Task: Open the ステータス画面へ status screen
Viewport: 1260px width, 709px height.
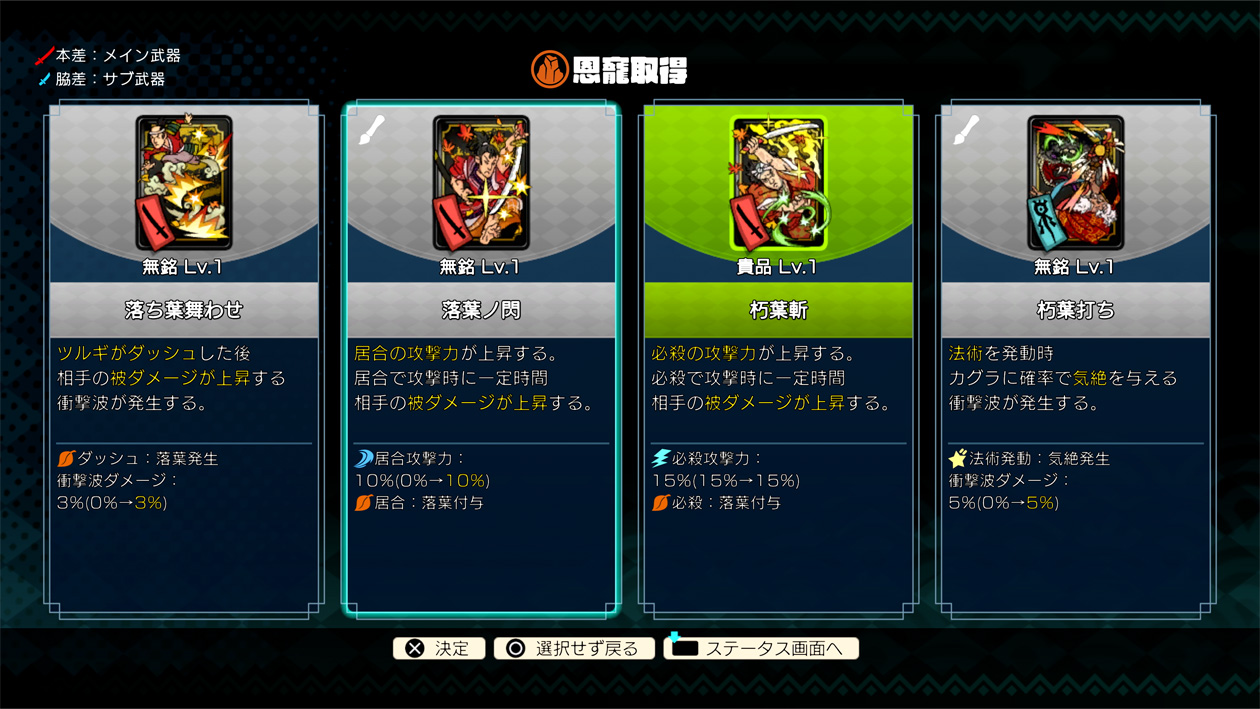Action: coord(761,648)
